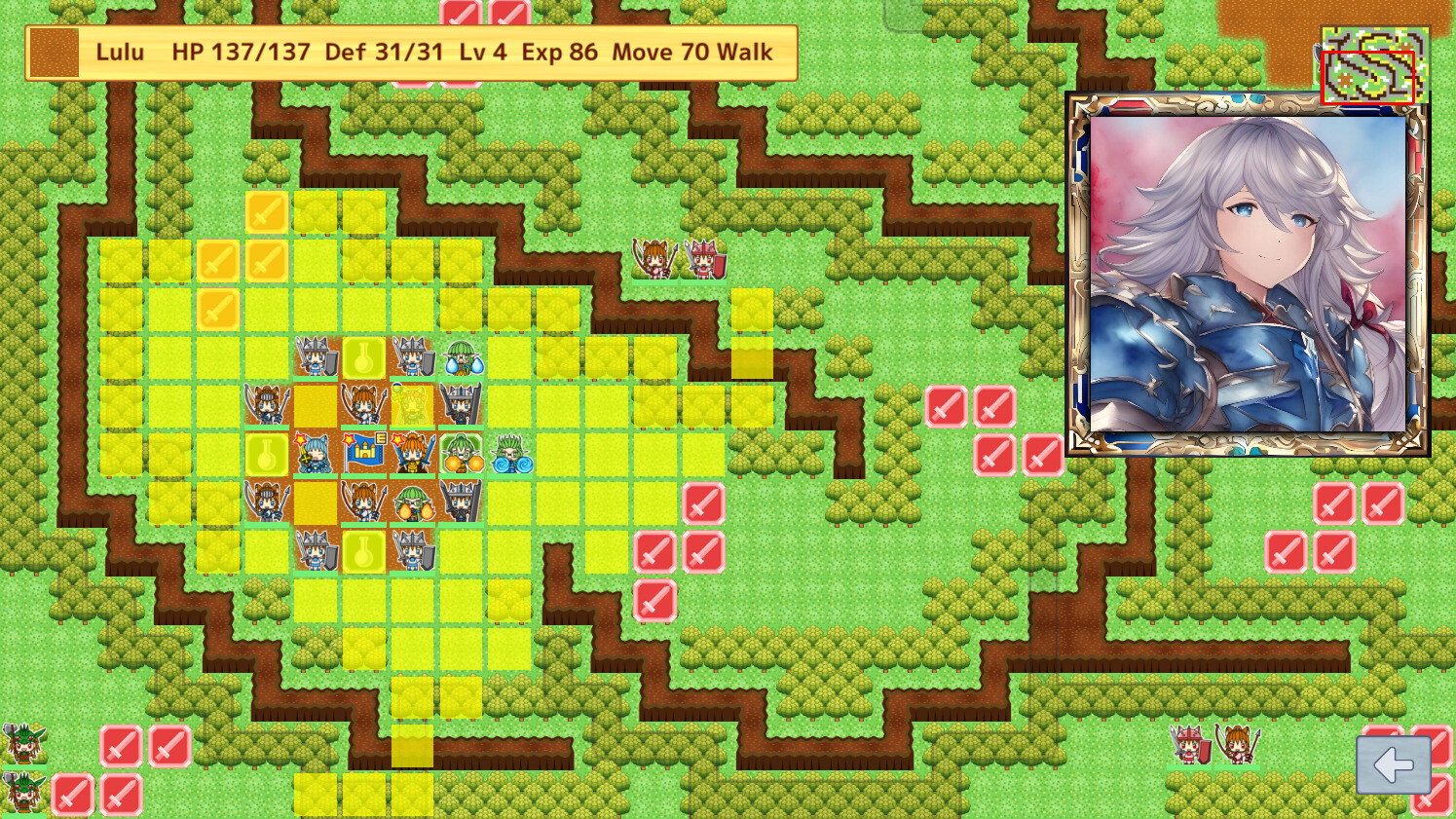Select the fire mage with flame orbs

click(x=414, y=507)
